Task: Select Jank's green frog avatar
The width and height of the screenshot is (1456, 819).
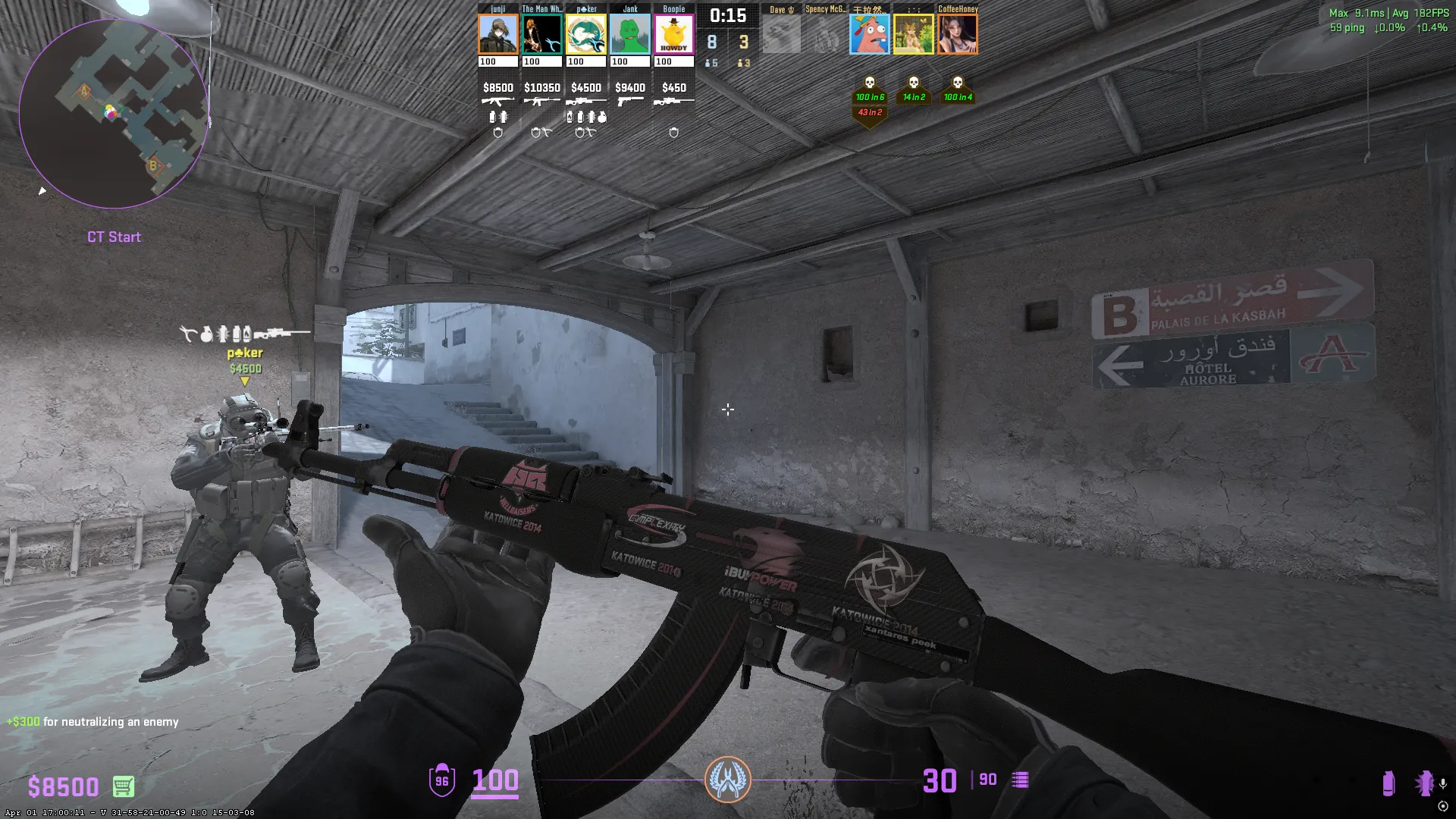Action: point(630,34)
